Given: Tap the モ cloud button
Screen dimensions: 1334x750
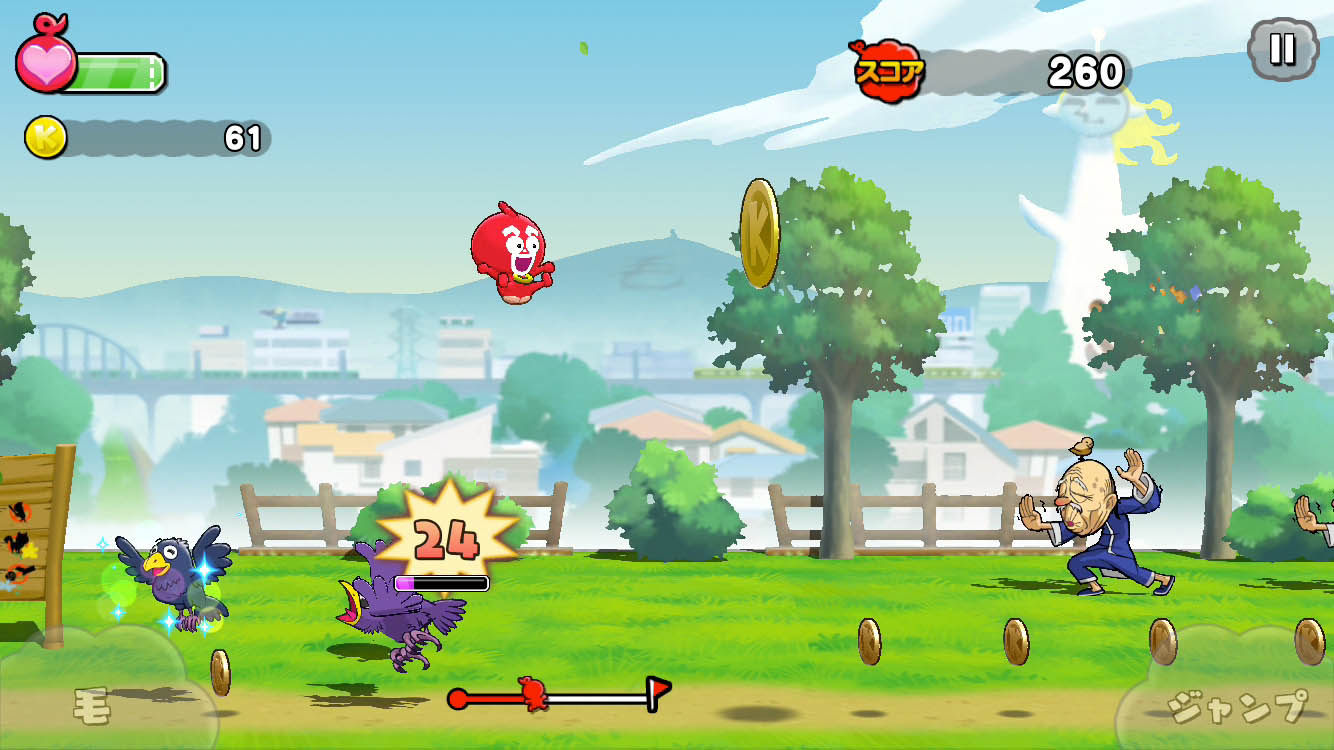Looking at the screenshot, I should tap(95, 703).
